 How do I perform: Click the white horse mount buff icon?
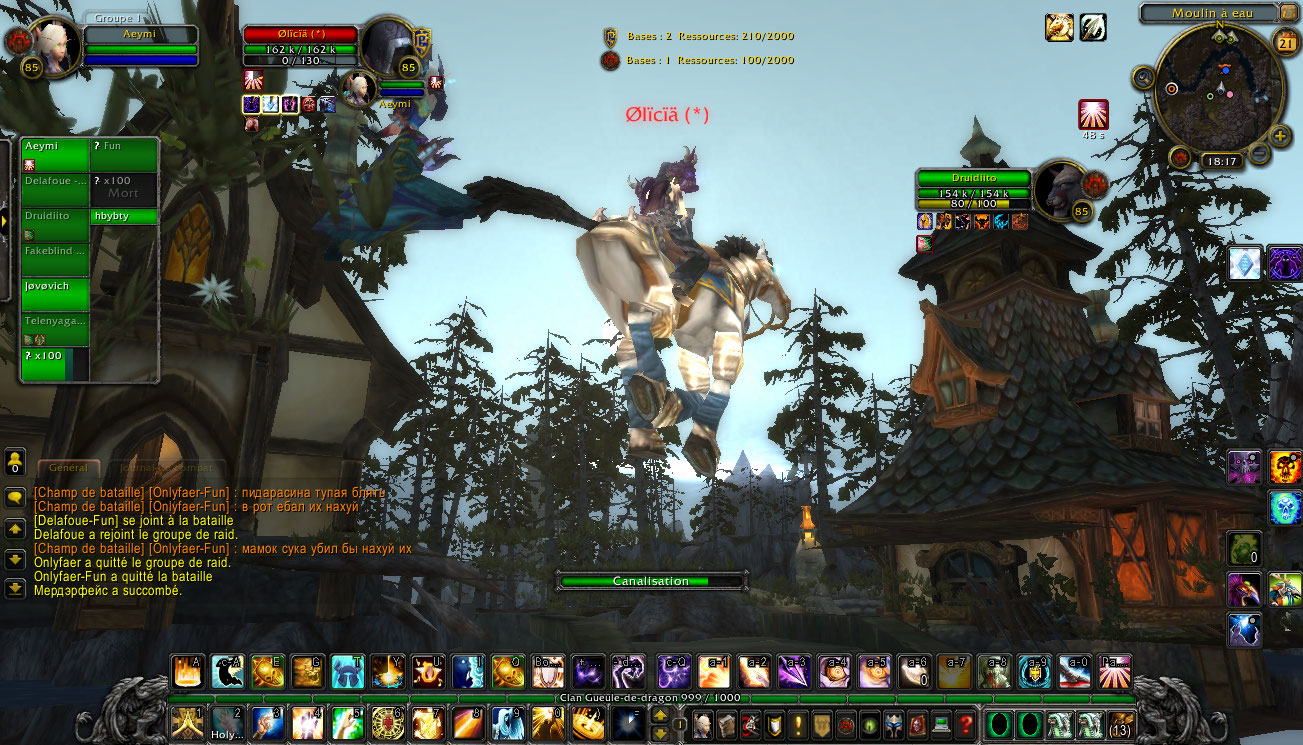point(1059,27)
